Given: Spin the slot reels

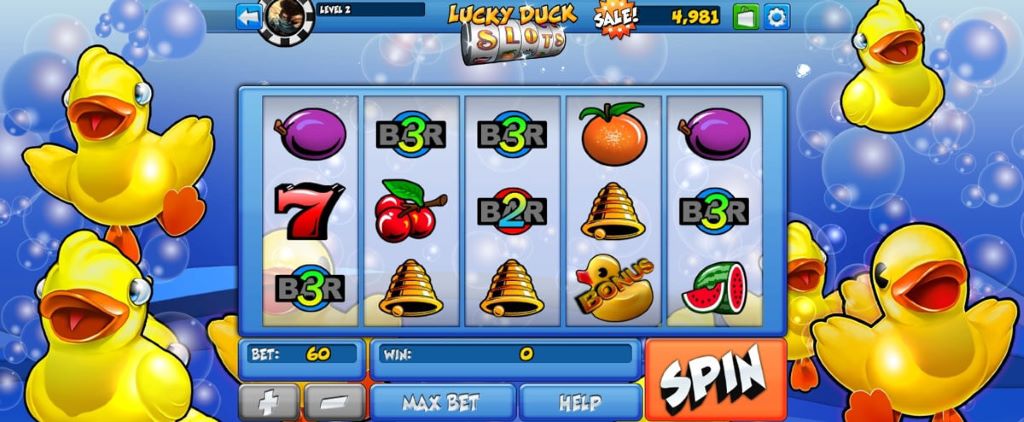Looking at the screenshot, I should pos(714,378).
